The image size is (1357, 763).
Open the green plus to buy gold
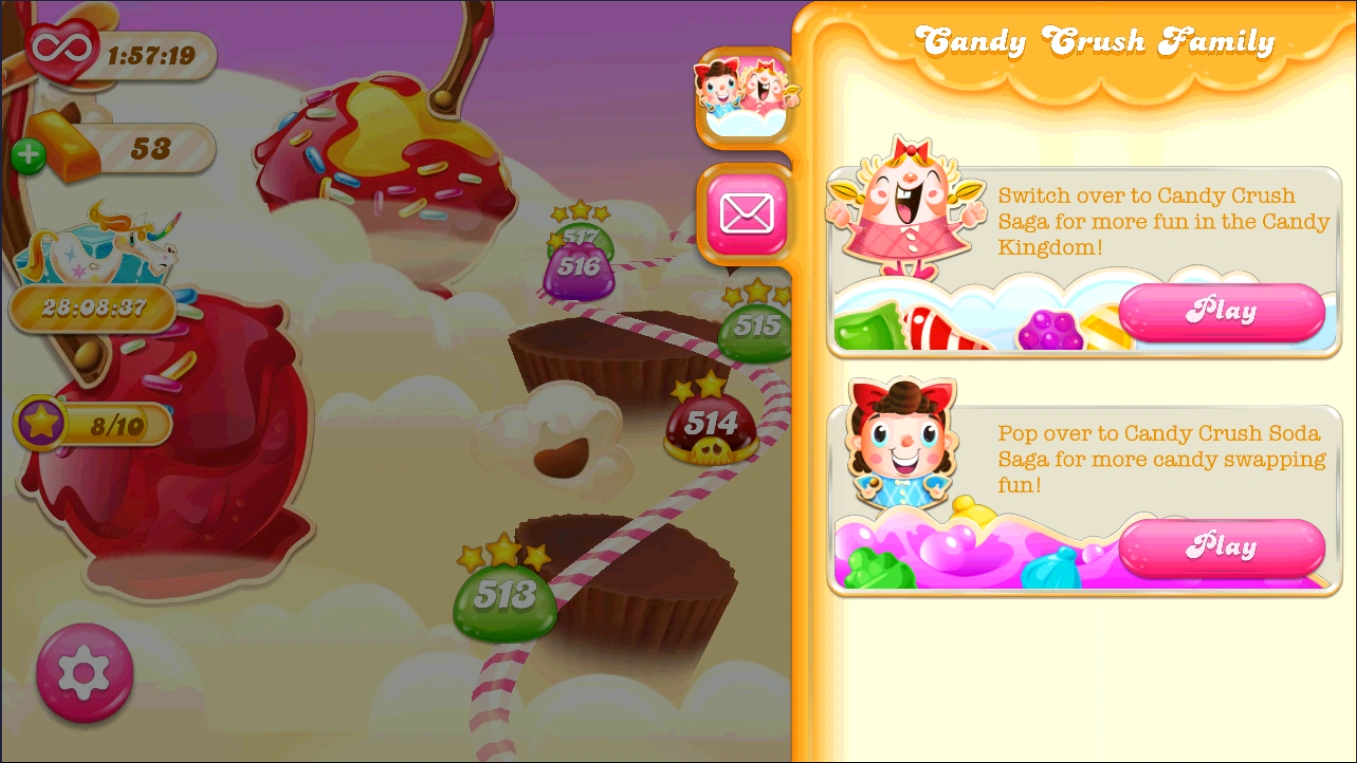[28, 155]
